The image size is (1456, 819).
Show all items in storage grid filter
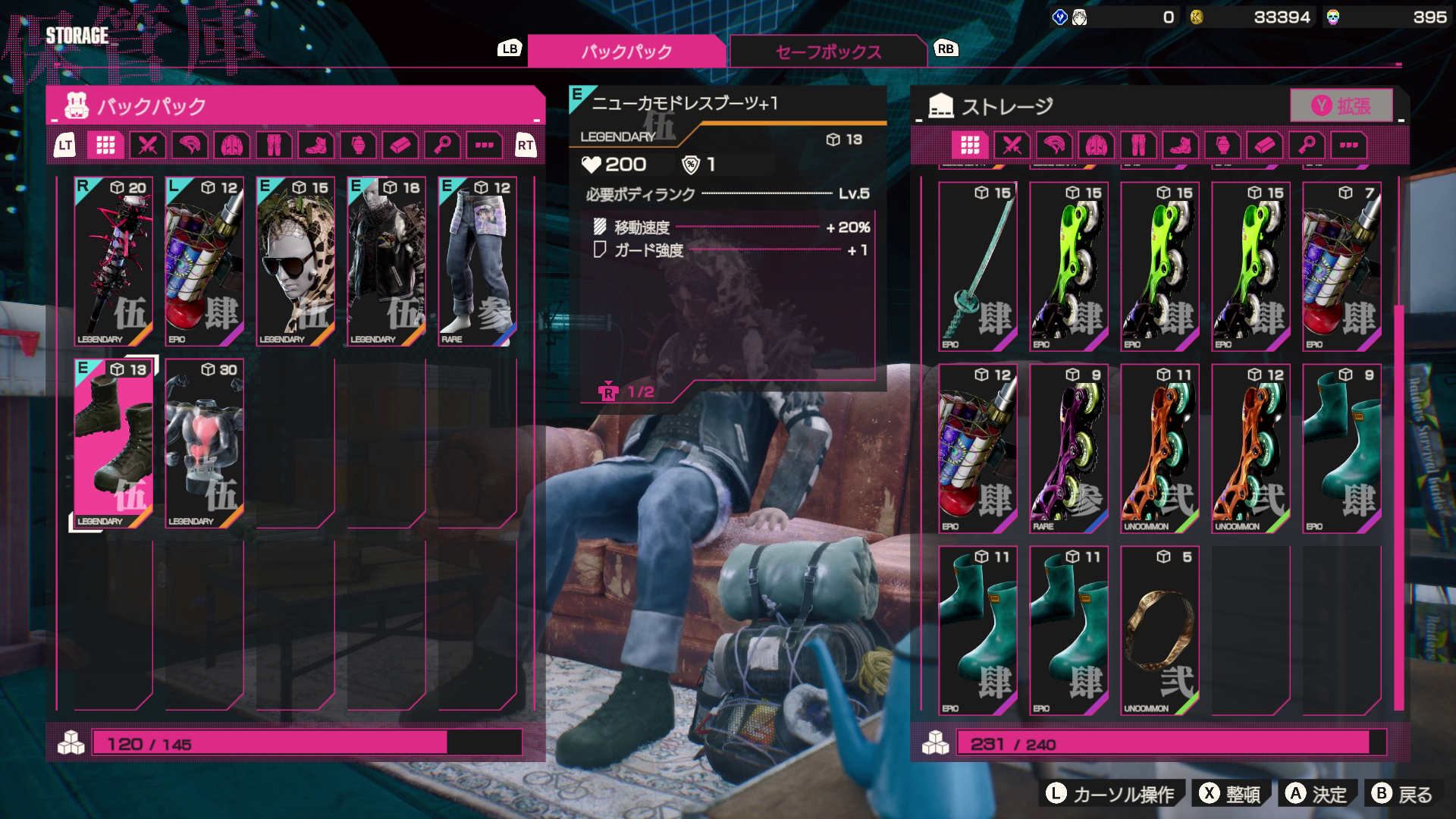pyautogui.click(x=970, y=145)
